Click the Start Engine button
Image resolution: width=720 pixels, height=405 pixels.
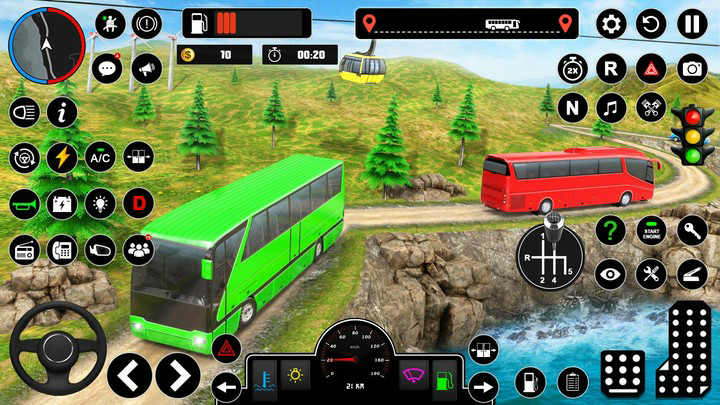[x=651, y=232]
